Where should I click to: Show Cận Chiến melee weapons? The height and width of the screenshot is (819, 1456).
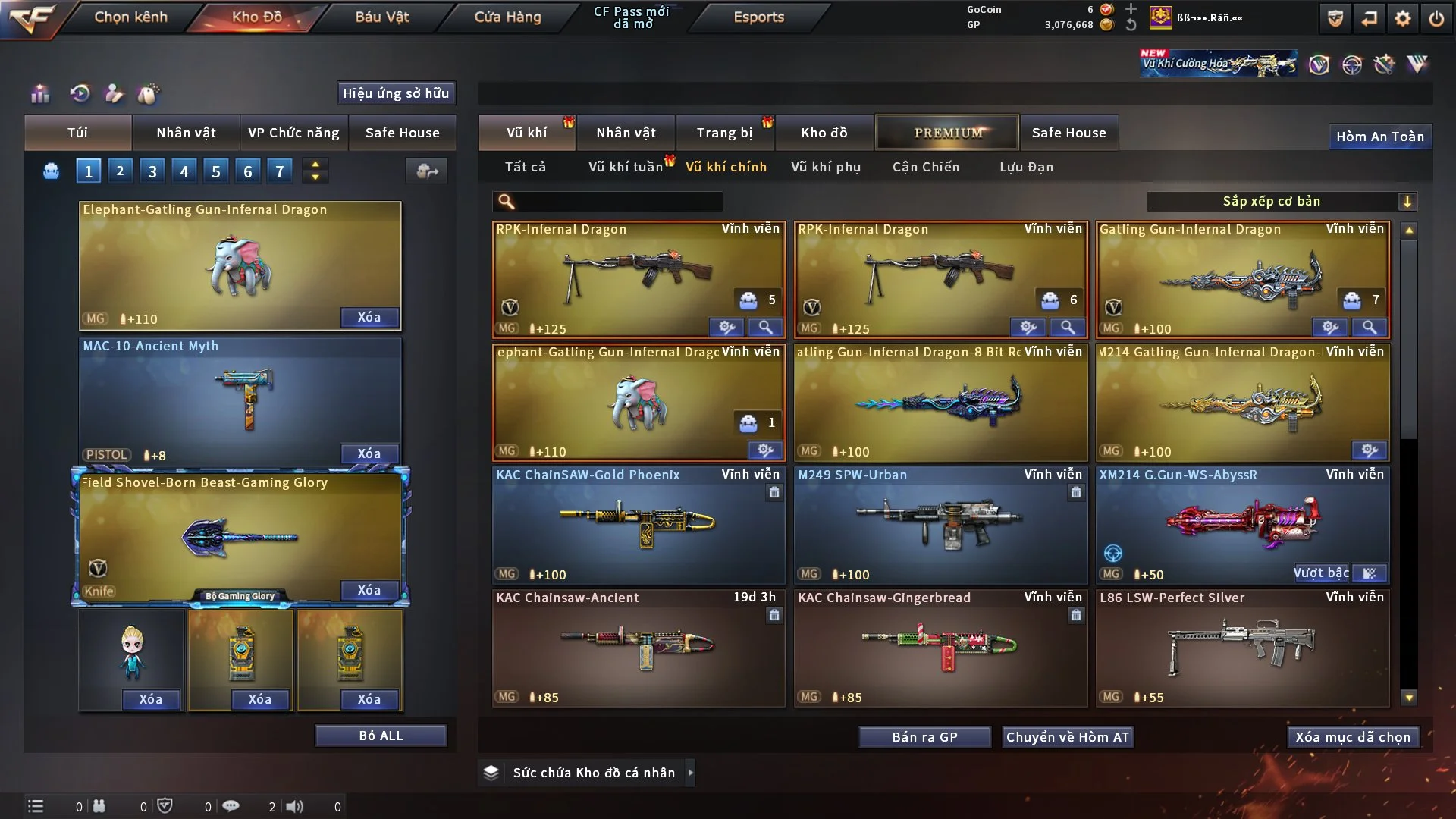coord(925,167)
